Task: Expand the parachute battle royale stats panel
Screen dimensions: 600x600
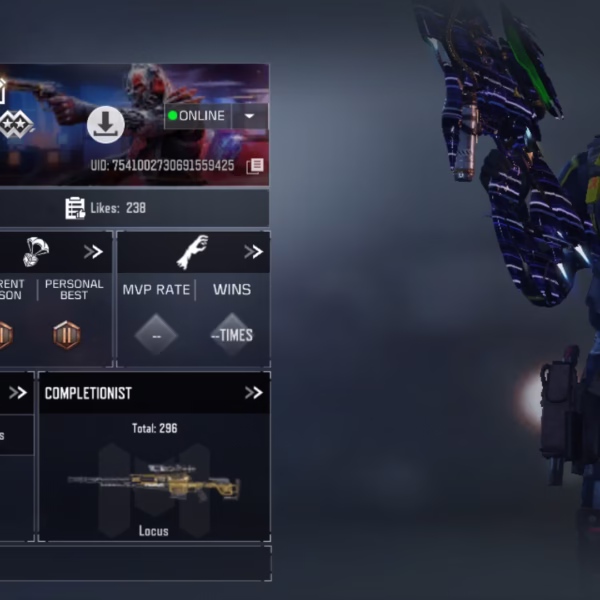Action: point(93,252)
